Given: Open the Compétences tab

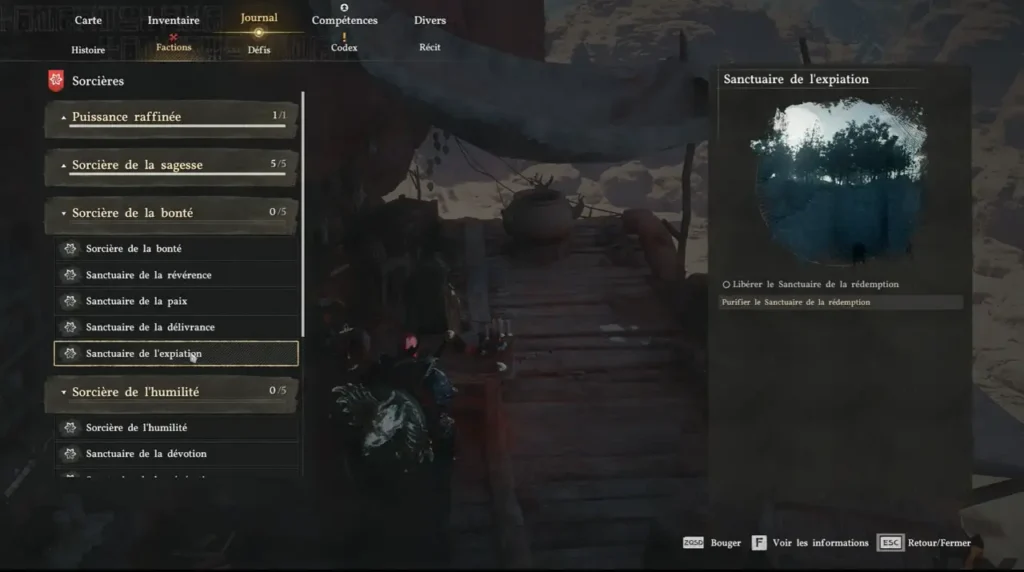Looking at the screenshot, I should pos(344,20).
